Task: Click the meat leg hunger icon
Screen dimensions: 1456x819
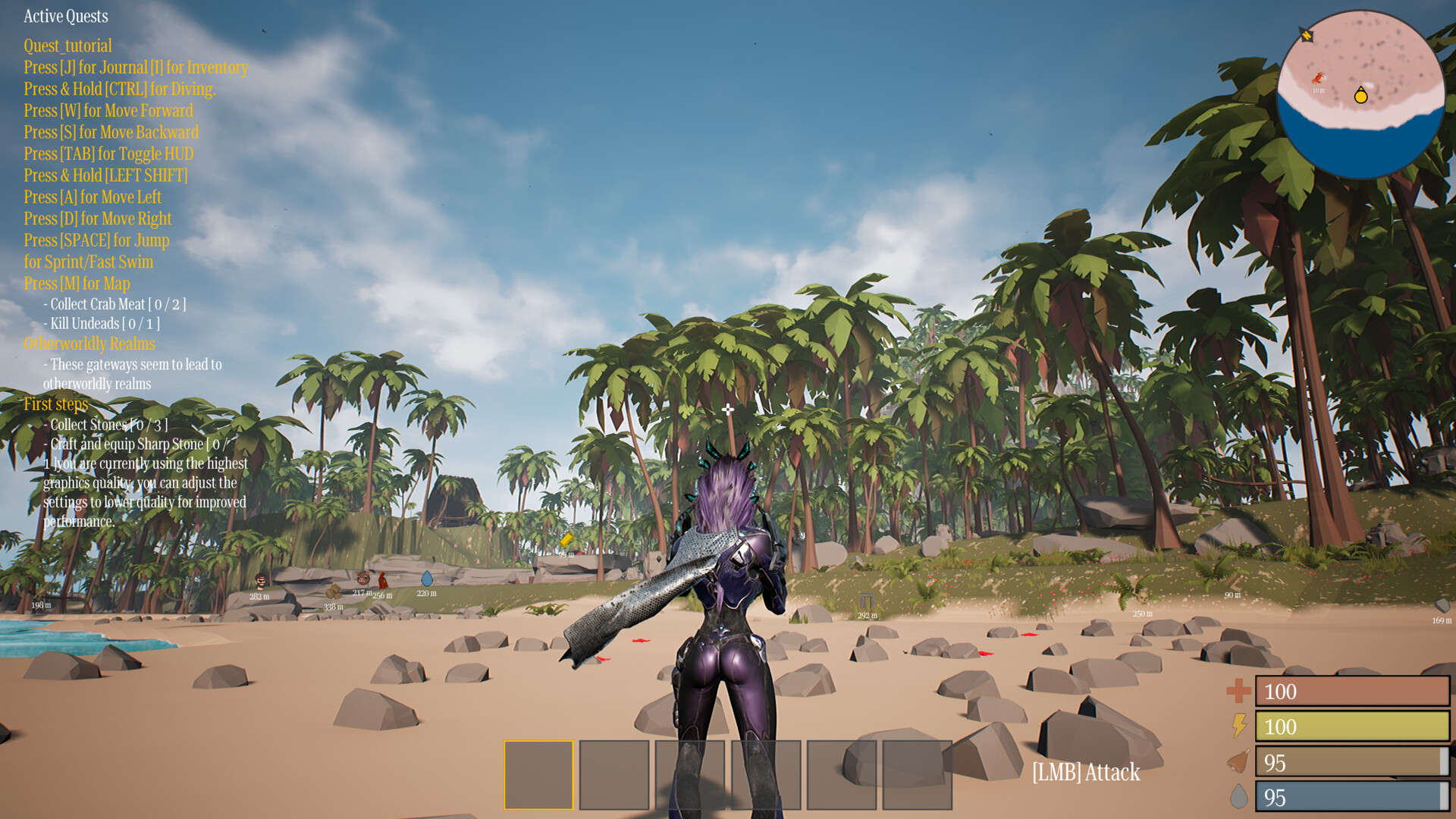Action: tap(1238, 762)
